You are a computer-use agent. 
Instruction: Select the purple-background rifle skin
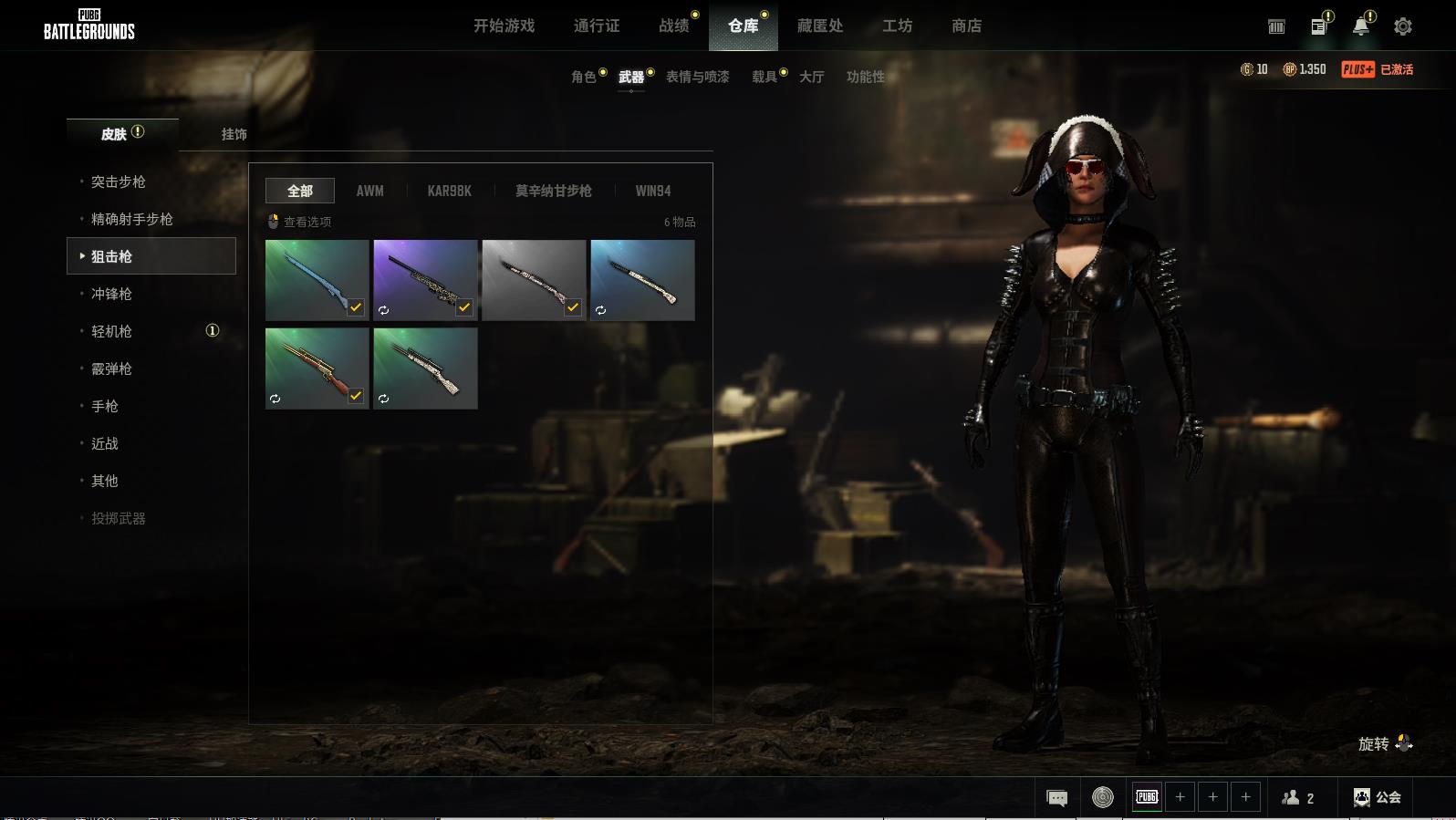pos(425,280)
